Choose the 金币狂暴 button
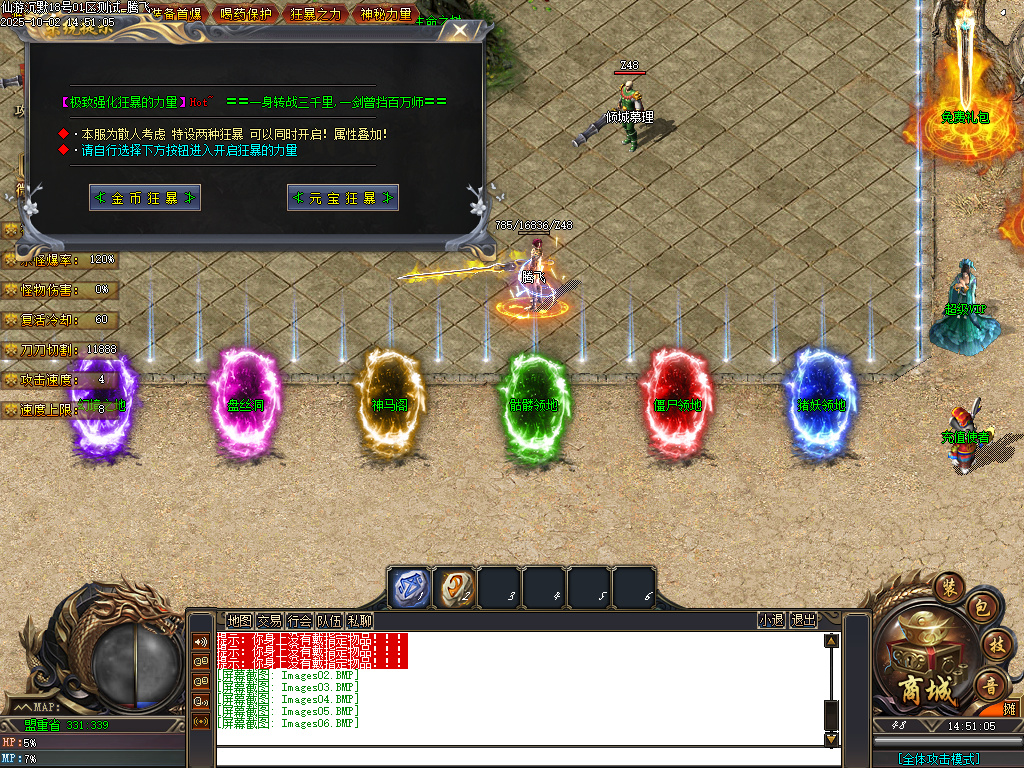1024x768 pixels. click(x=145, y=198)
